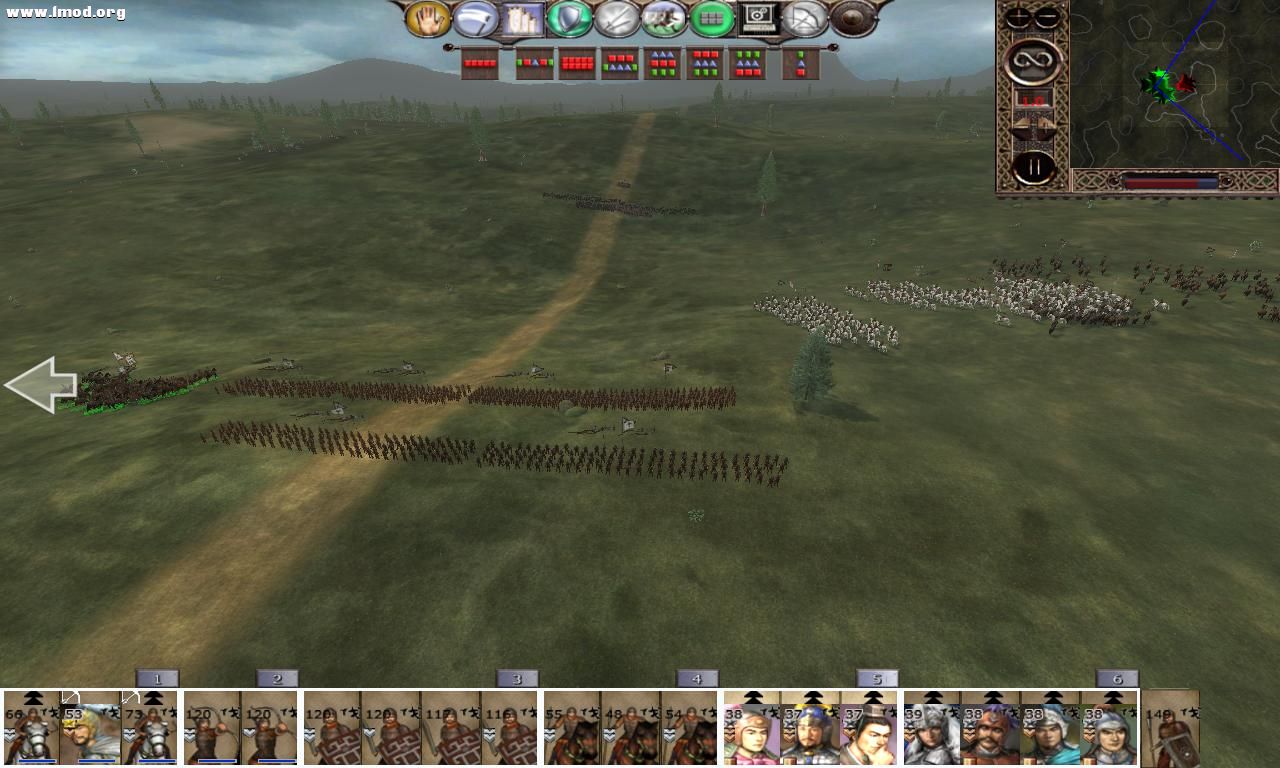Pause the battle with the pause button

click(x=1033, y=166)
